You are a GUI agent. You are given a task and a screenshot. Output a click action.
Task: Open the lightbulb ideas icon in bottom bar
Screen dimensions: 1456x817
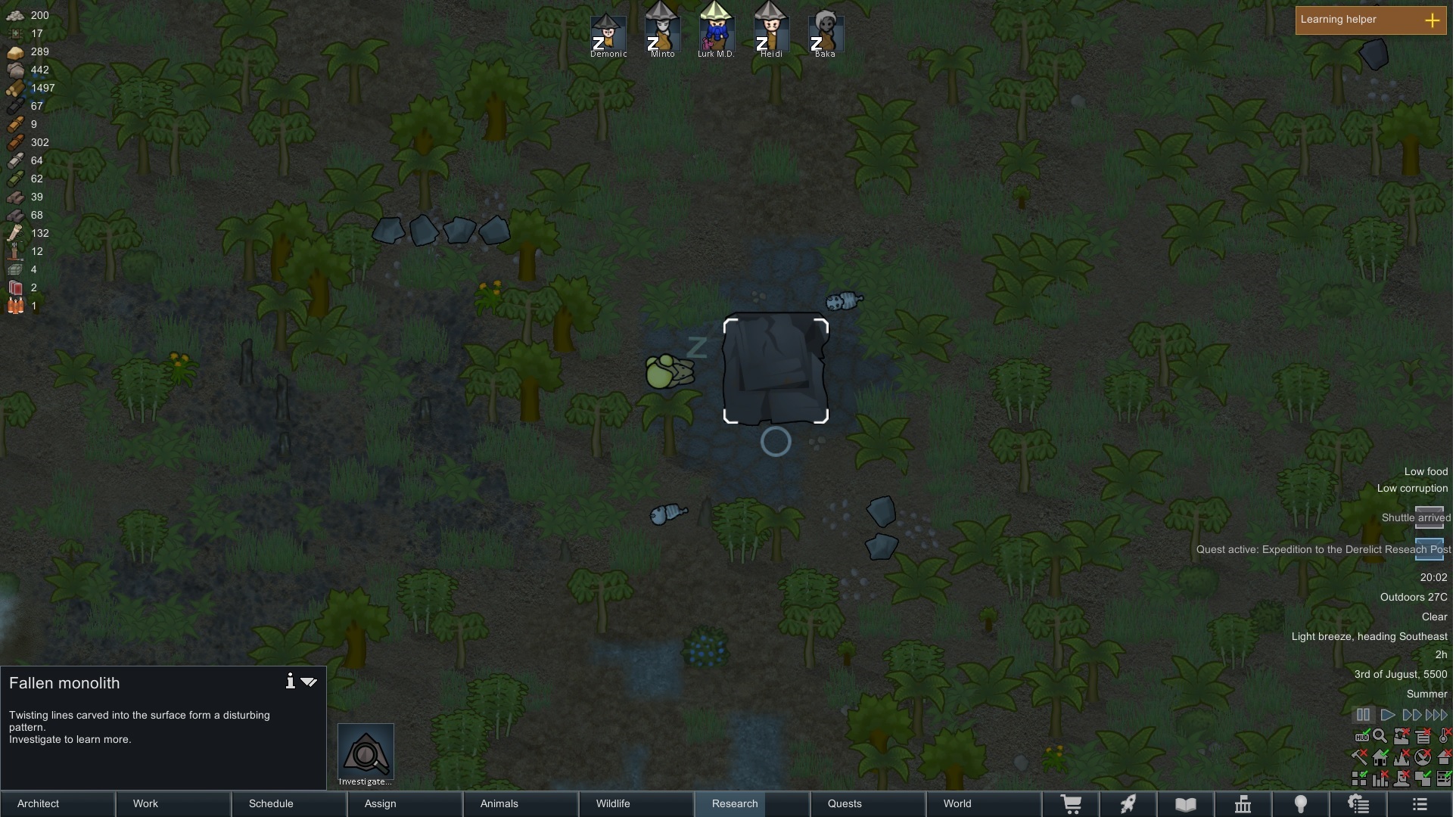1301,804
